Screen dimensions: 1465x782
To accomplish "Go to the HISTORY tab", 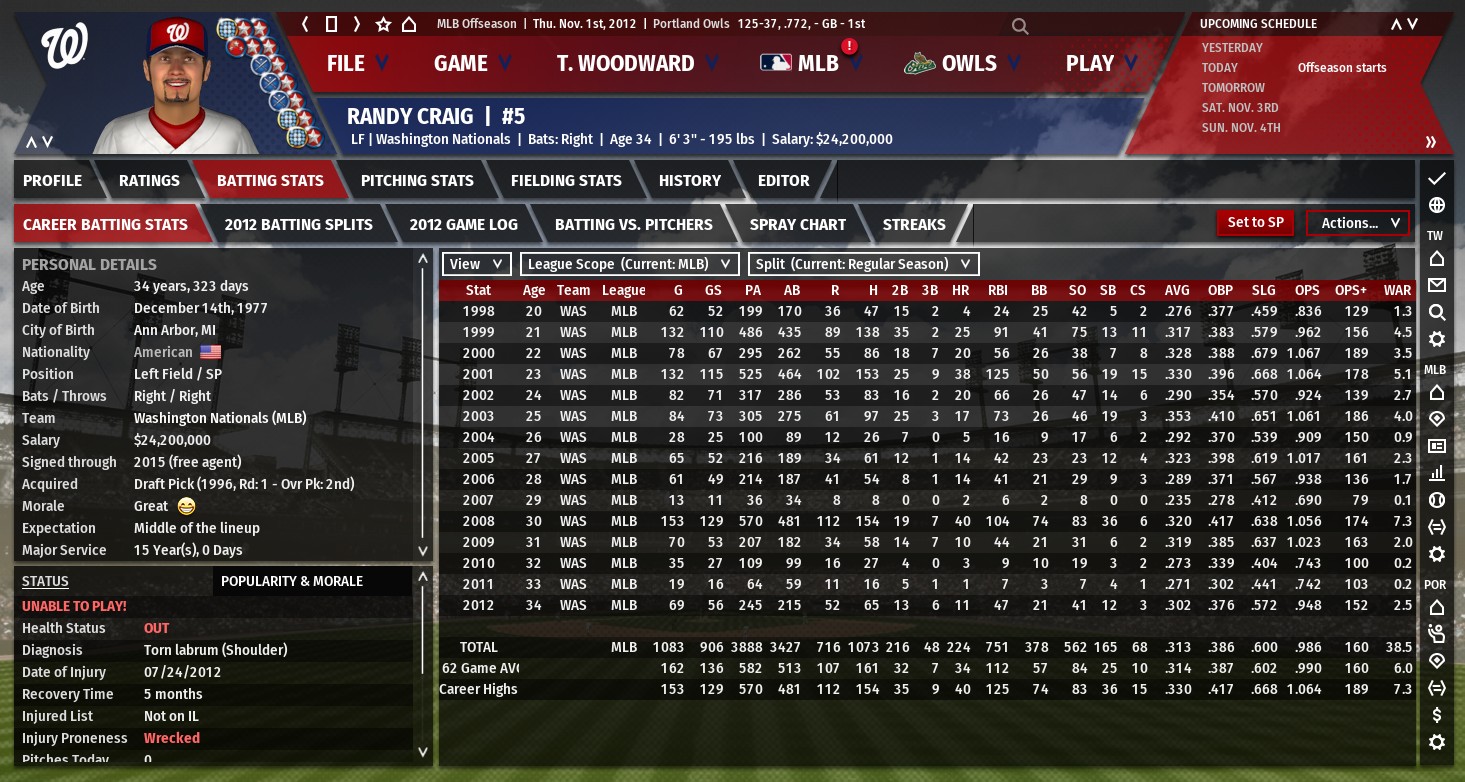I will pos(690,181).
